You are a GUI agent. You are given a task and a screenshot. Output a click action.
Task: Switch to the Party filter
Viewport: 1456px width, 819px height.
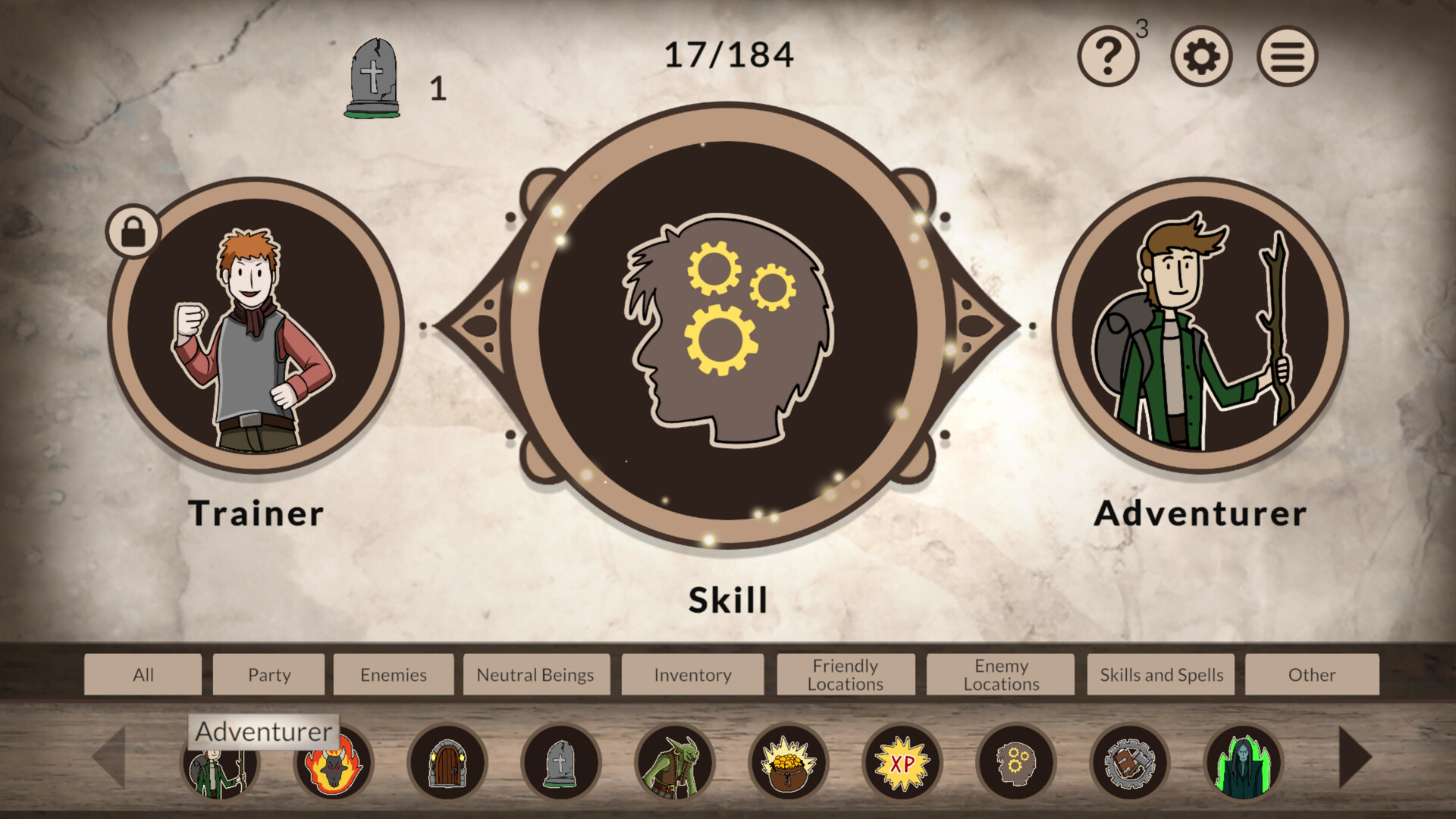coord(268,674)
